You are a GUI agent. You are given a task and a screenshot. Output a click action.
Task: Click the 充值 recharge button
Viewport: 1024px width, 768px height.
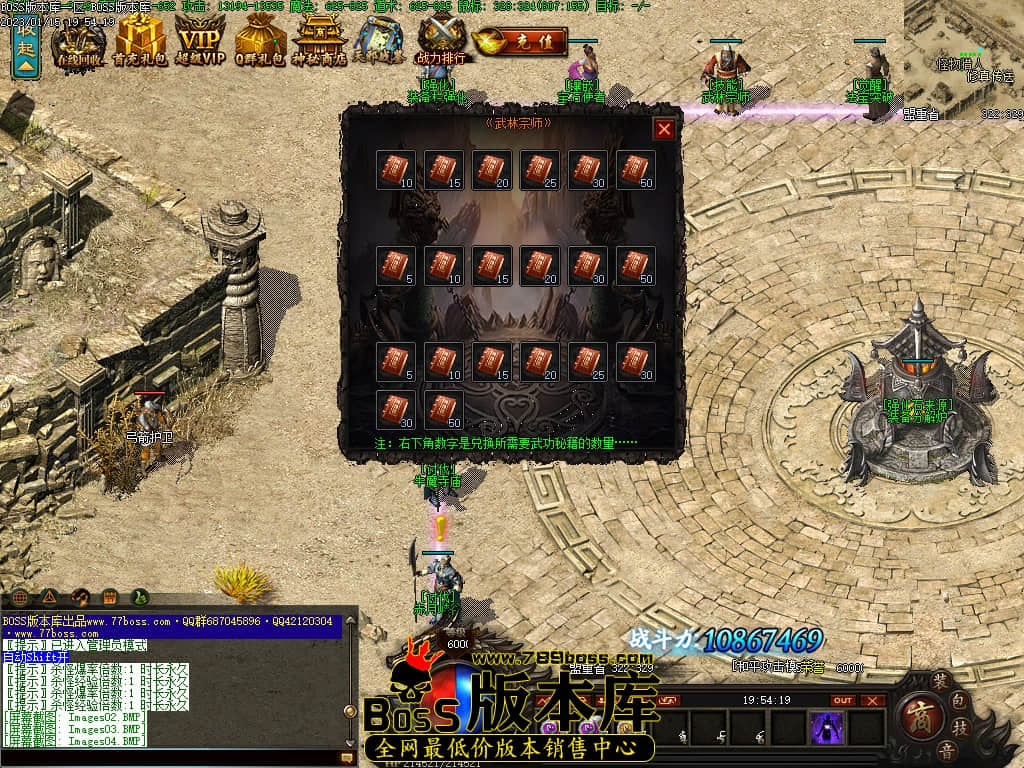click(x=521, y=42)
